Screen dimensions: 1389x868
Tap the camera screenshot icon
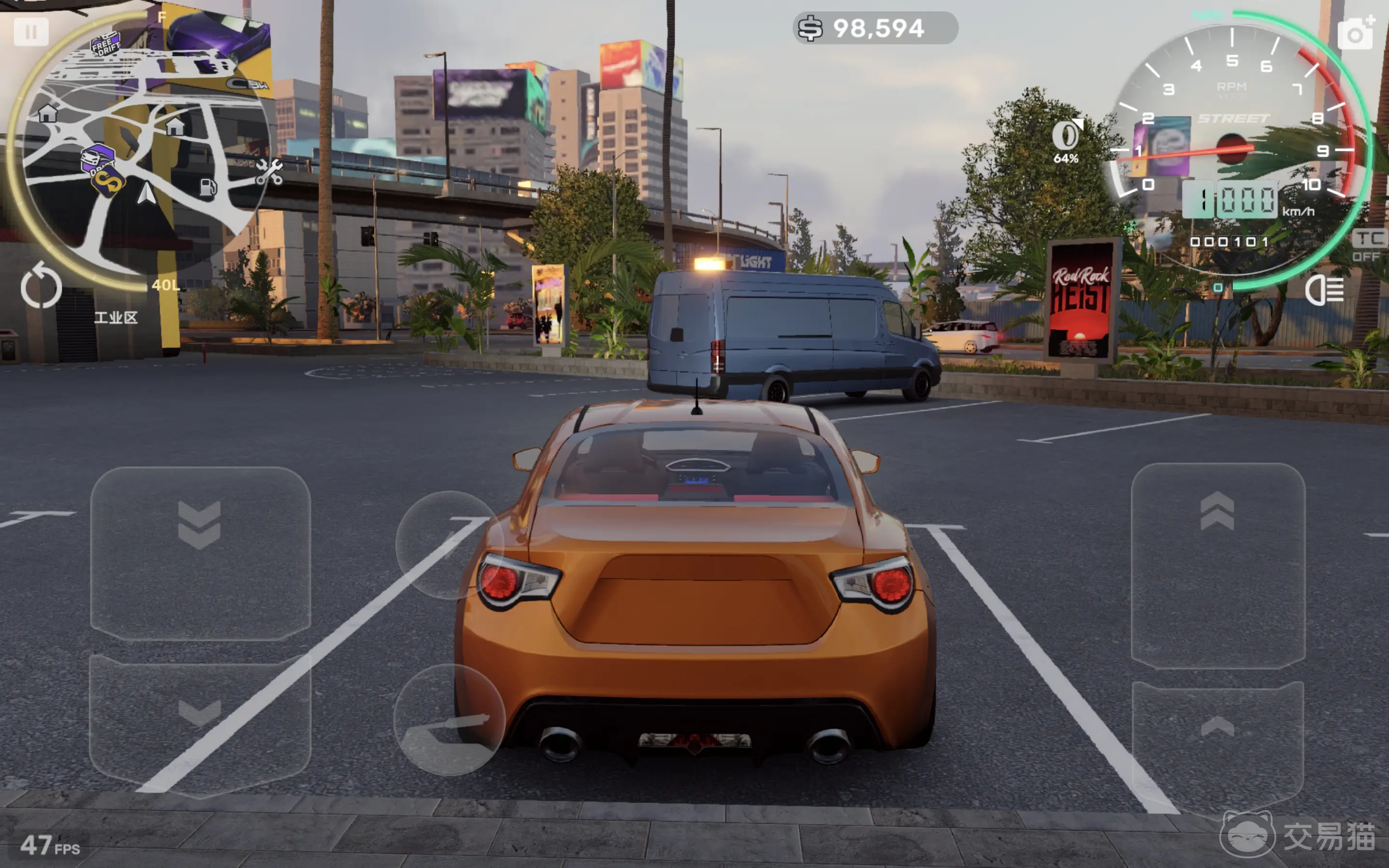coord(1356,33)
